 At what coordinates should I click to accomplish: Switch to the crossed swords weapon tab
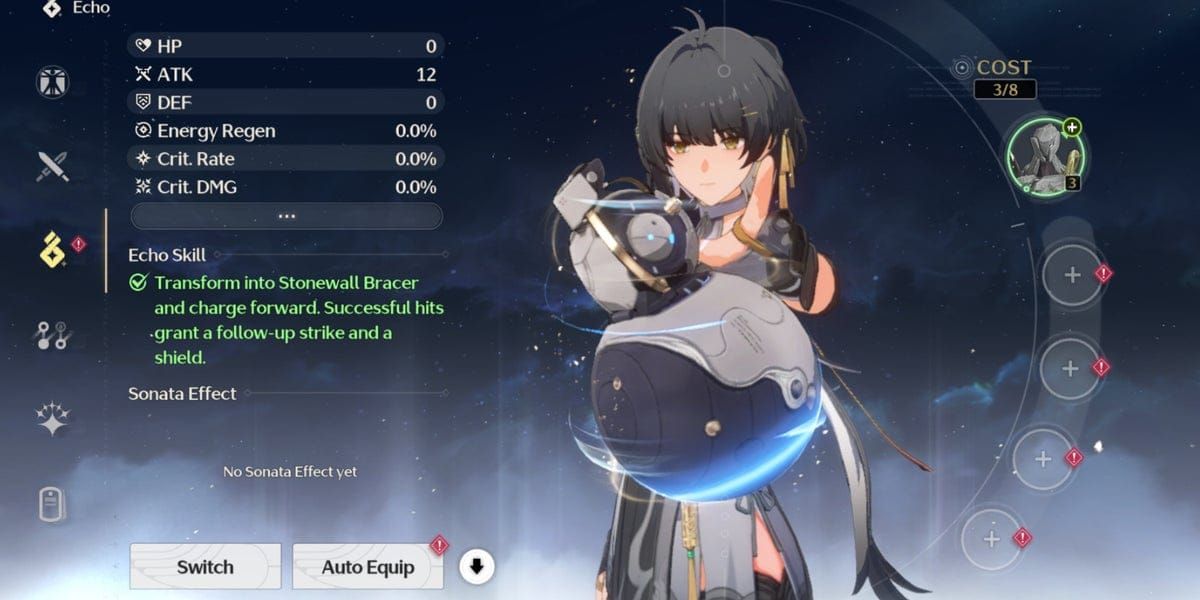(52, 165)
